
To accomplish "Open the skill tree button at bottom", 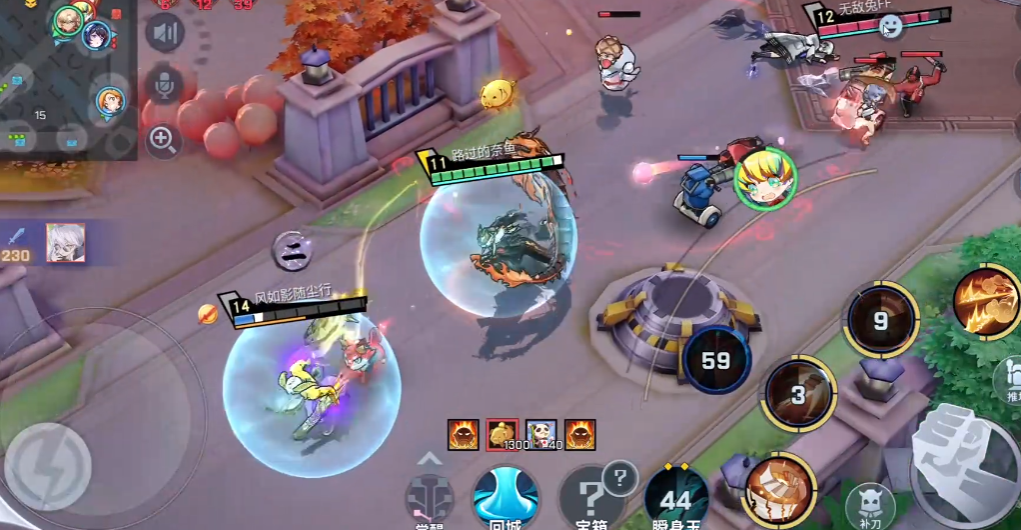I will (x=430, y=497).
